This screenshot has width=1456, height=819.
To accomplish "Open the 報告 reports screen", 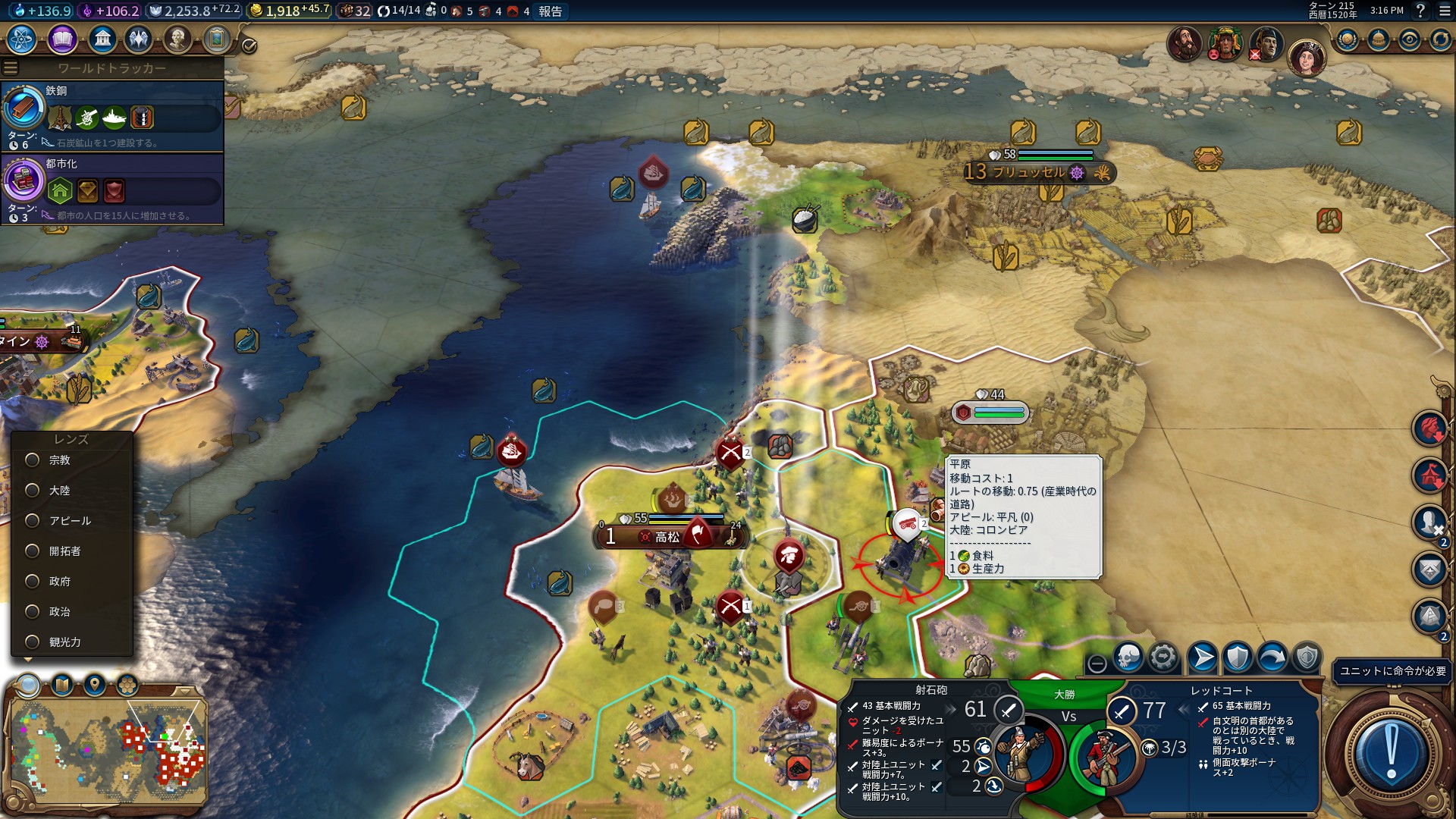I will point(551,11).
